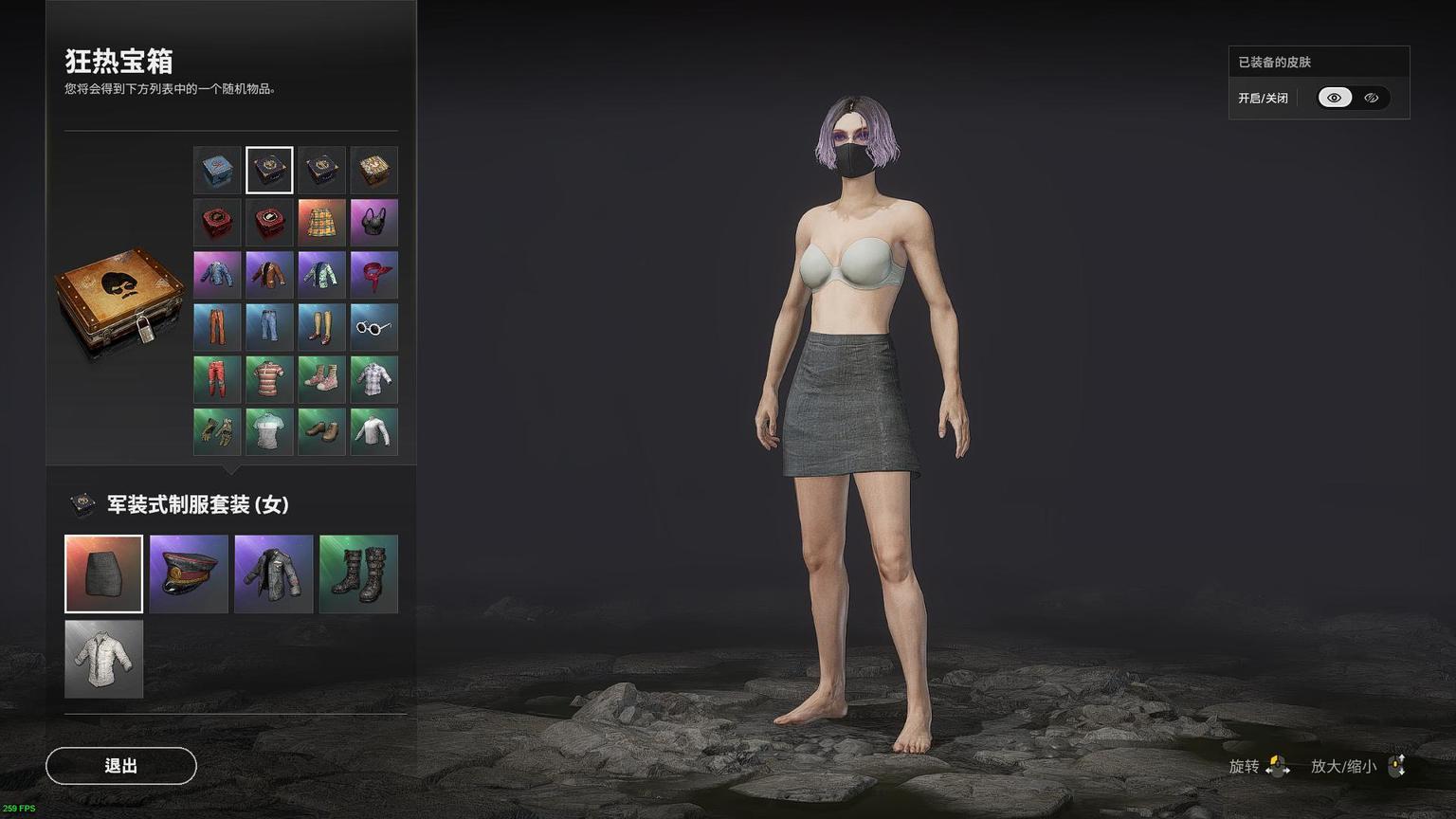Select the gray skirt in the uniform set
This screenshot has width=1456, height=819.
103,573
